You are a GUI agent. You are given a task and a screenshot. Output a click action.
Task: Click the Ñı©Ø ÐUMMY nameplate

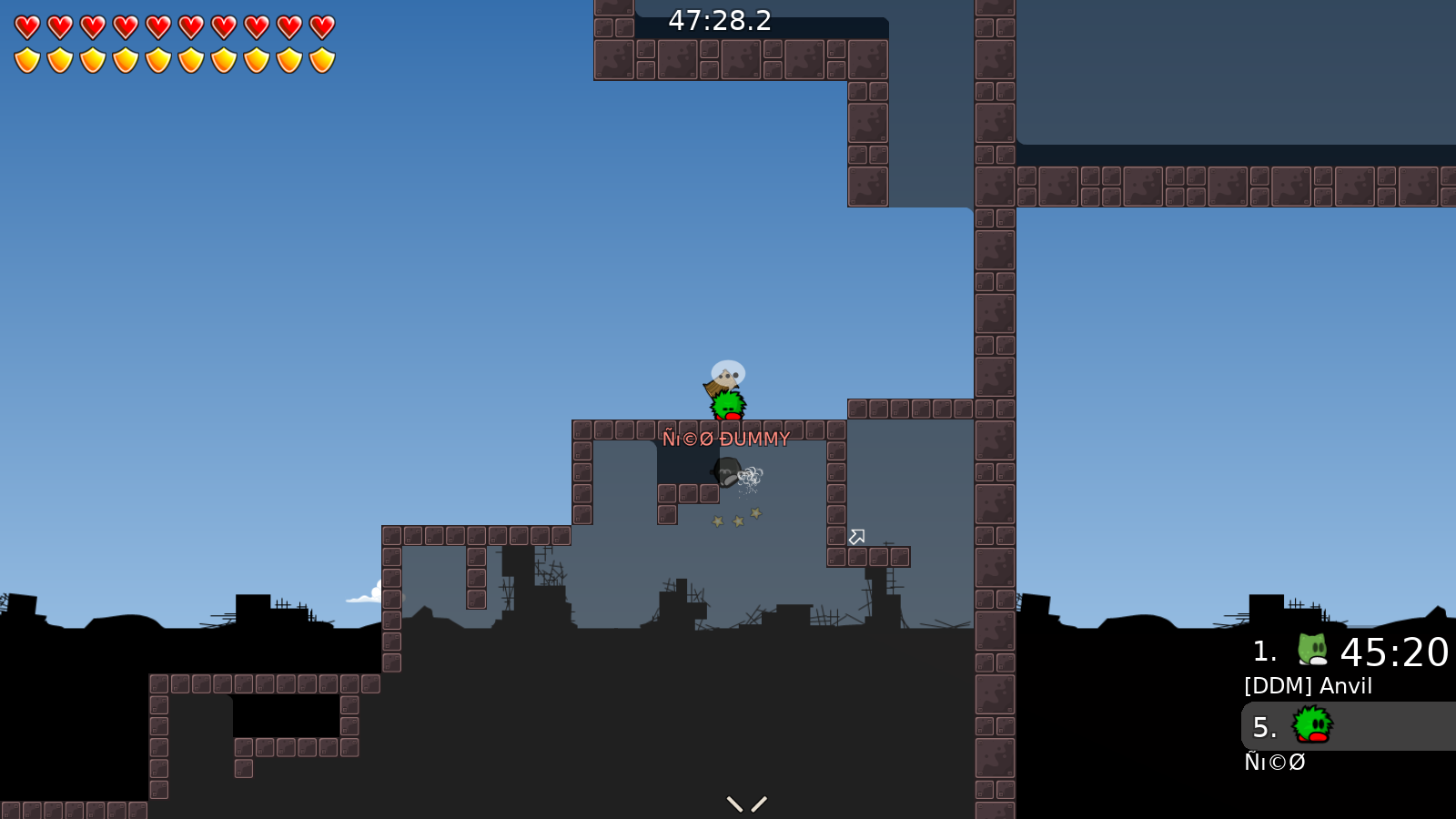pyautogui.click(x=726, y=439)
